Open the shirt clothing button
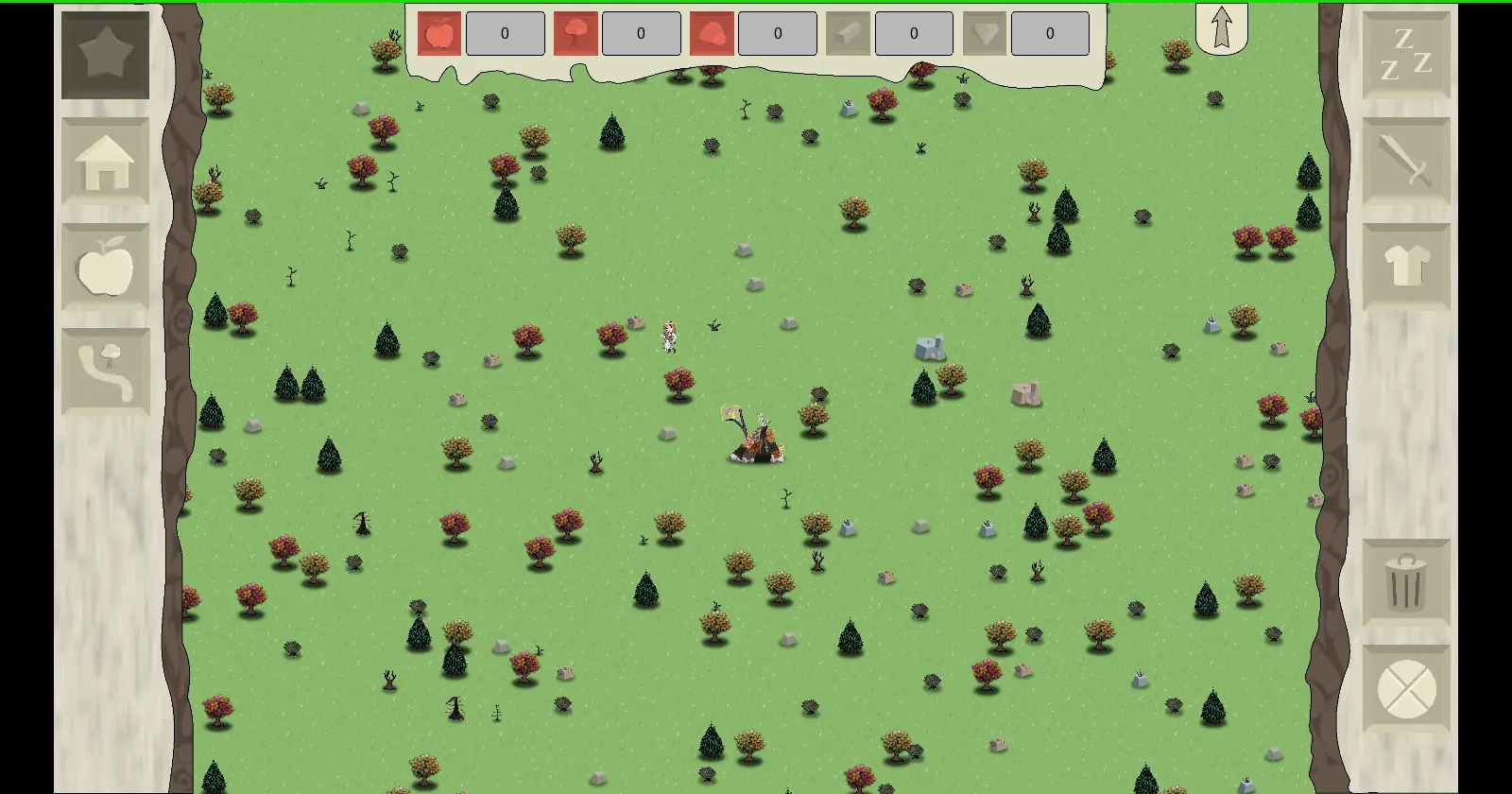 (x=1406, y=267)
